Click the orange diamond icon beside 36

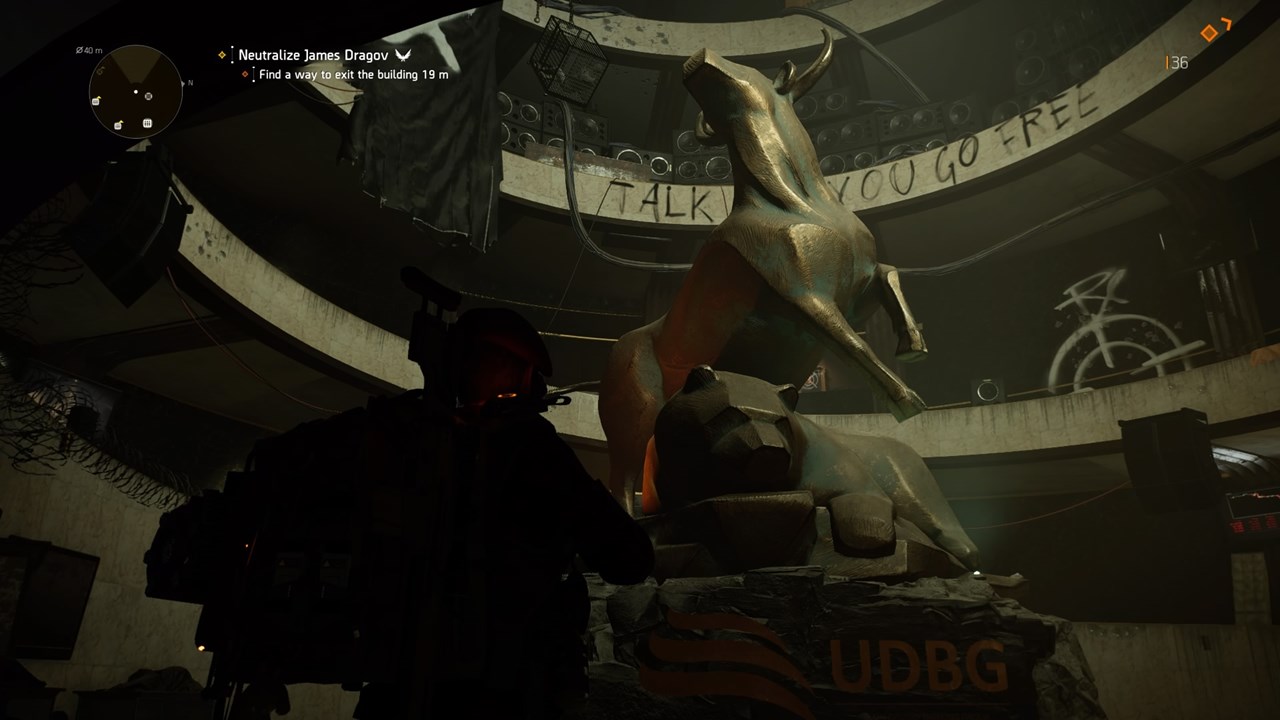[x=1209, y=33]
